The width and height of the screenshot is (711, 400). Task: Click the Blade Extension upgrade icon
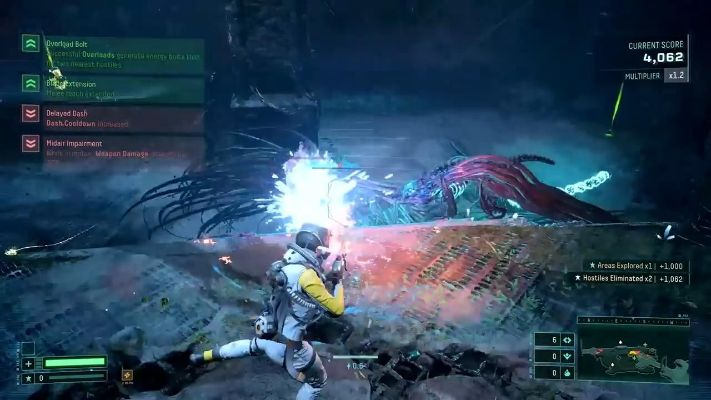click(31, 83)
